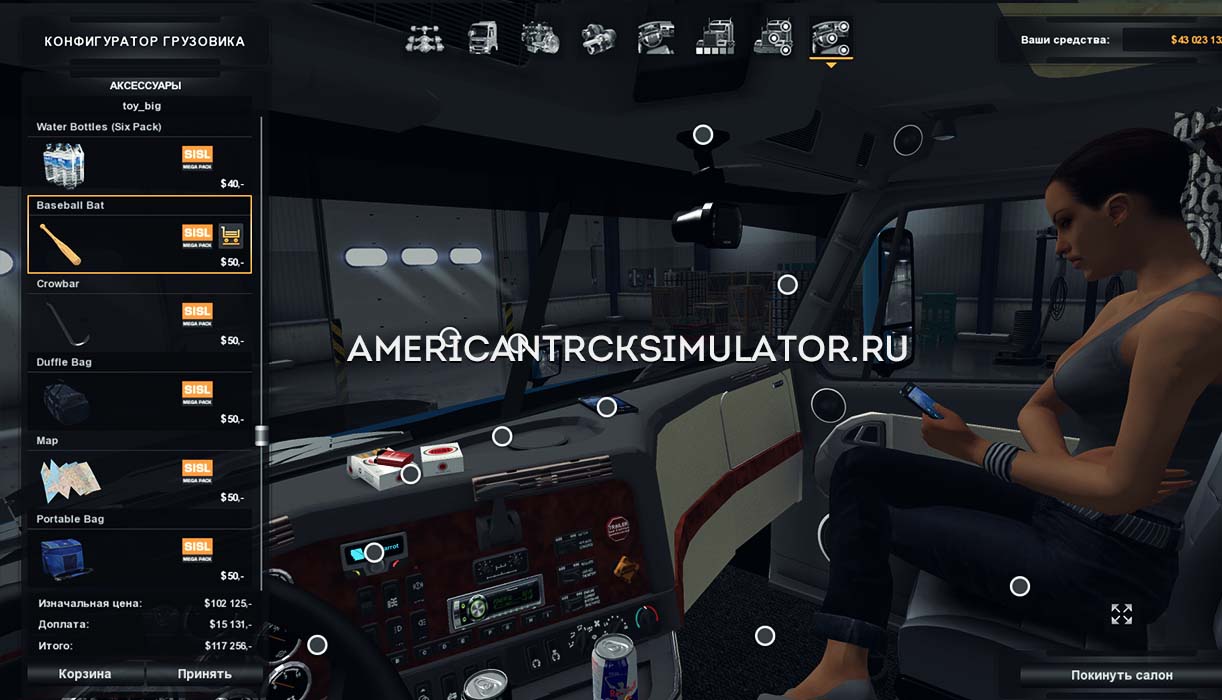This screenshot has width=1222, height=700.
Task: Select the Portable Bag accessory
Action: pos(139,551)
